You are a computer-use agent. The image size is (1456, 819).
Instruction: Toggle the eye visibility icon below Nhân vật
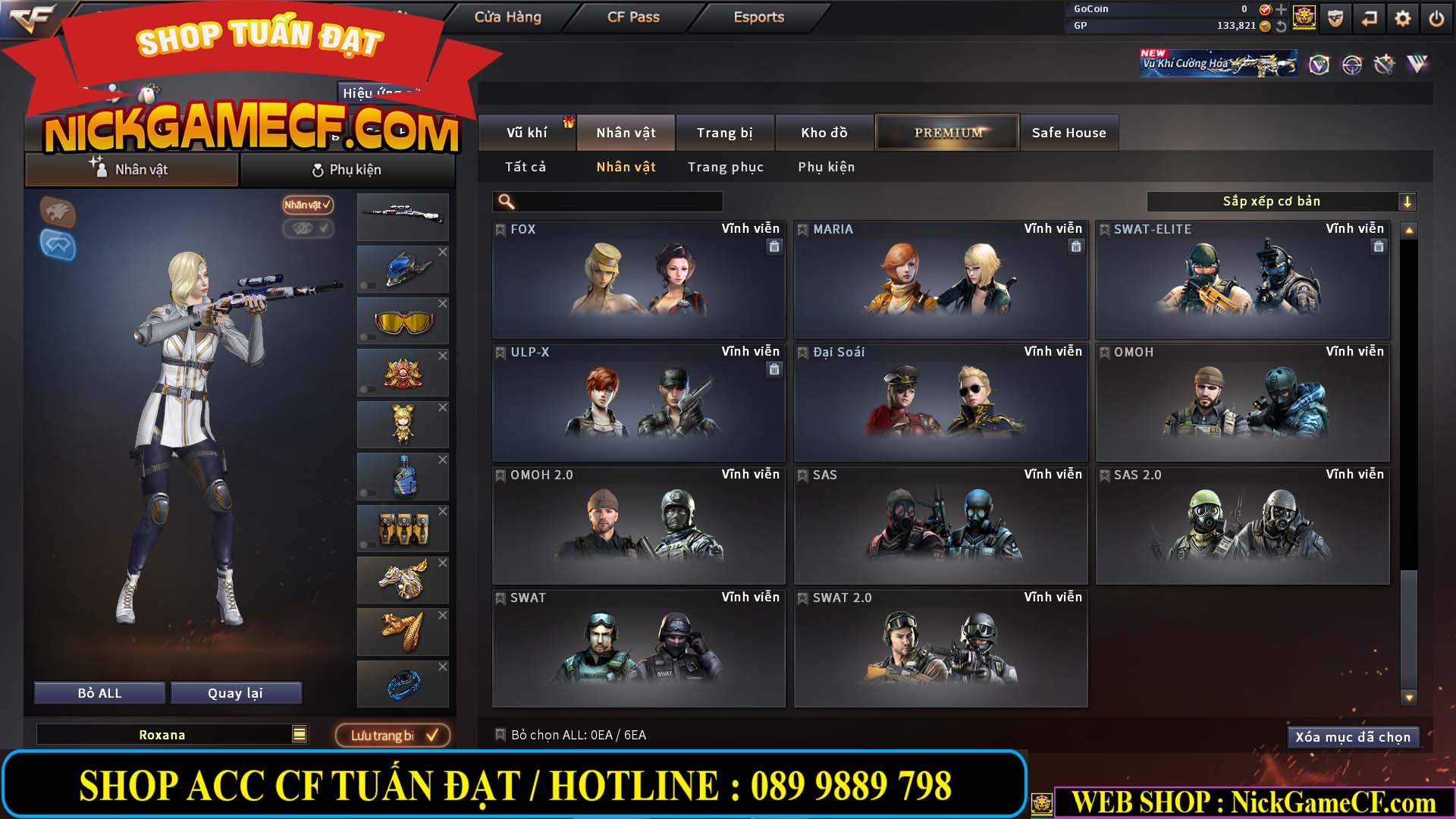pos(309,229)
